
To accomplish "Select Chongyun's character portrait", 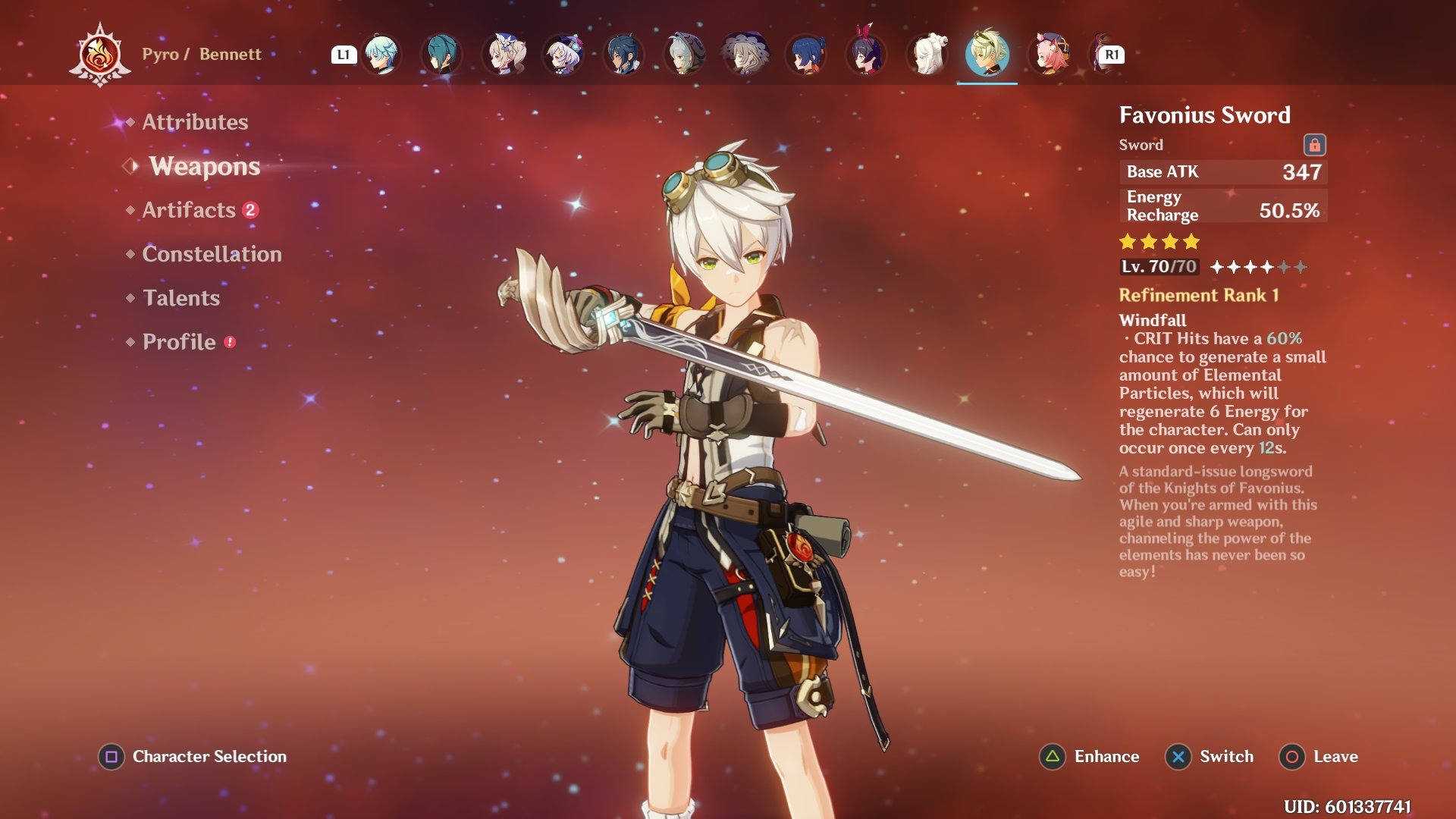I will (x=381, y=53).
